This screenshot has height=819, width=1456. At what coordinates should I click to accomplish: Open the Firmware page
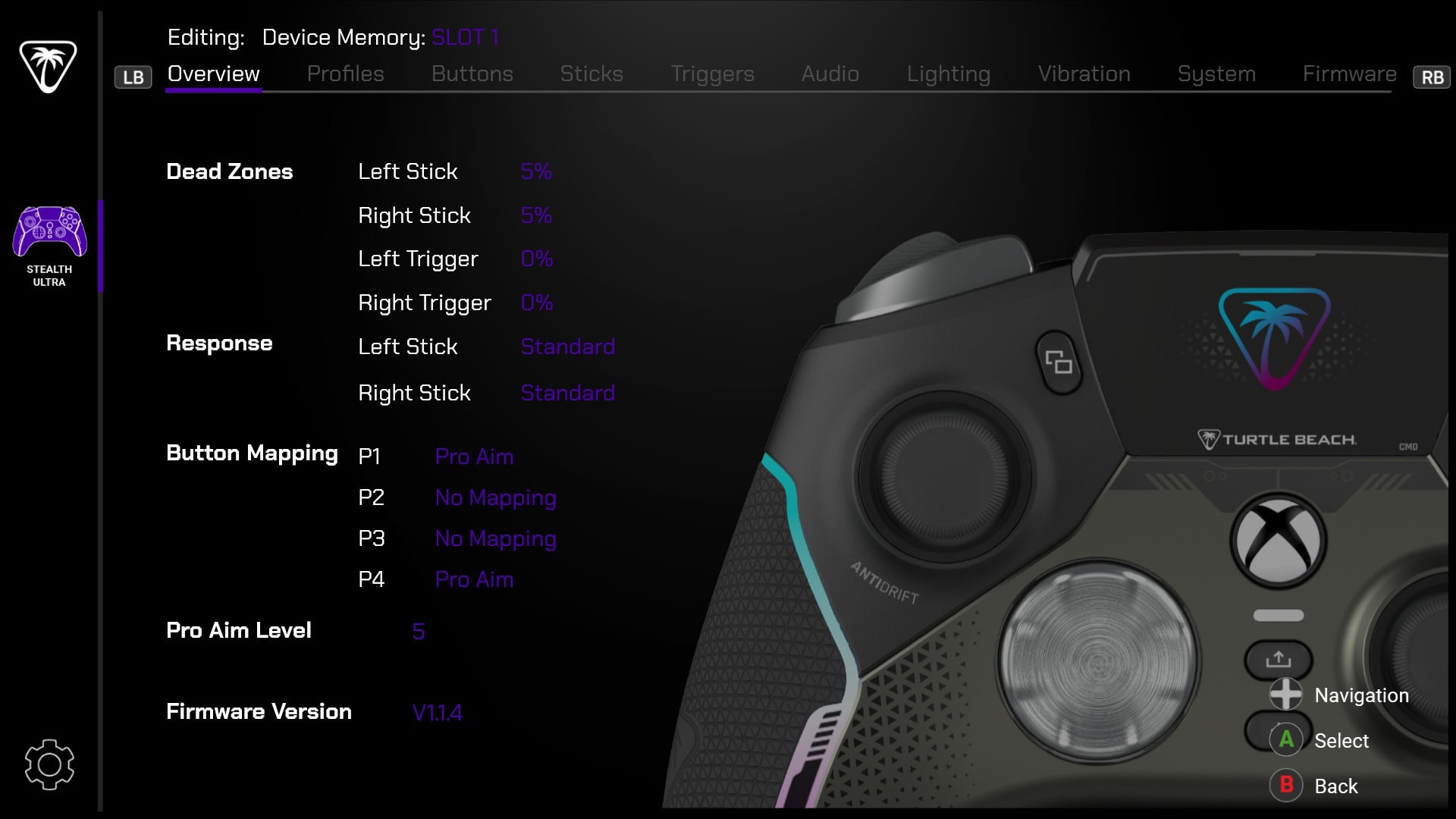point(1350,74)
